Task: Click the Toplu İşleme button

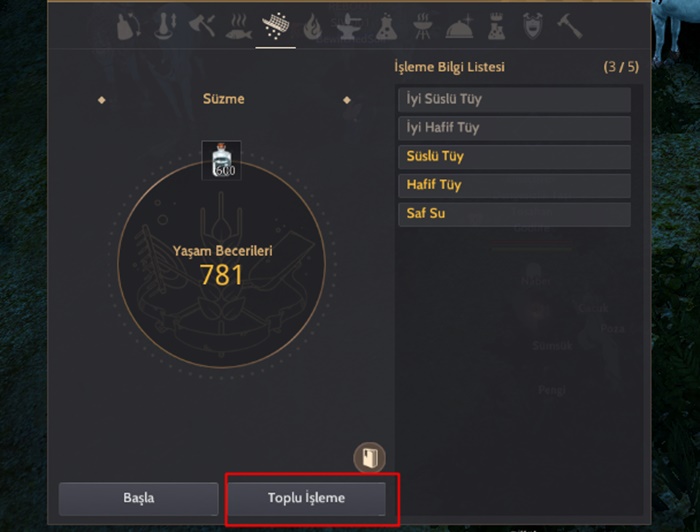Action: [306, 498]
